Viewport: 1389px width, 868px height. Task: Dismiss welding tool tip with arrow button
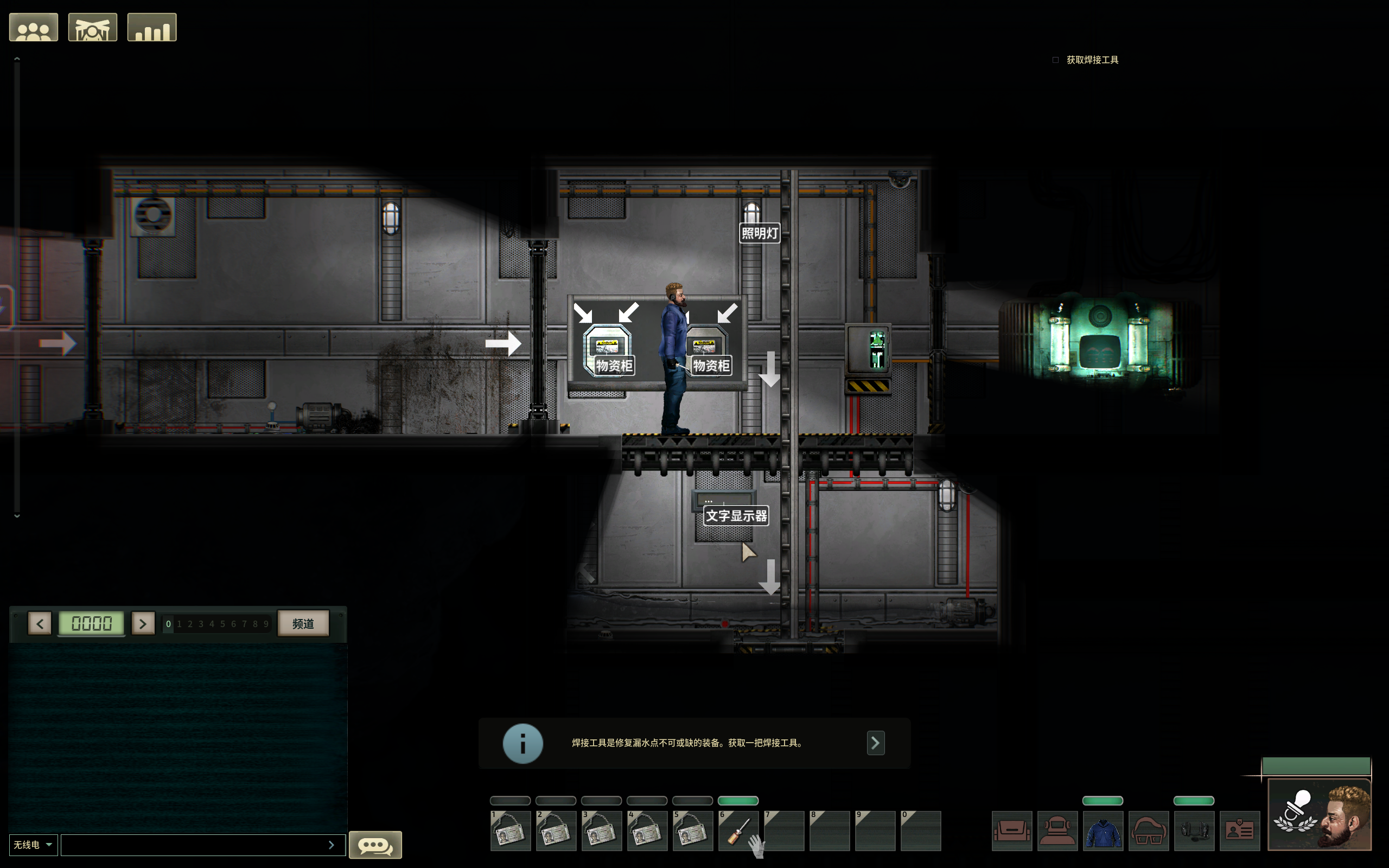(875, 743)
